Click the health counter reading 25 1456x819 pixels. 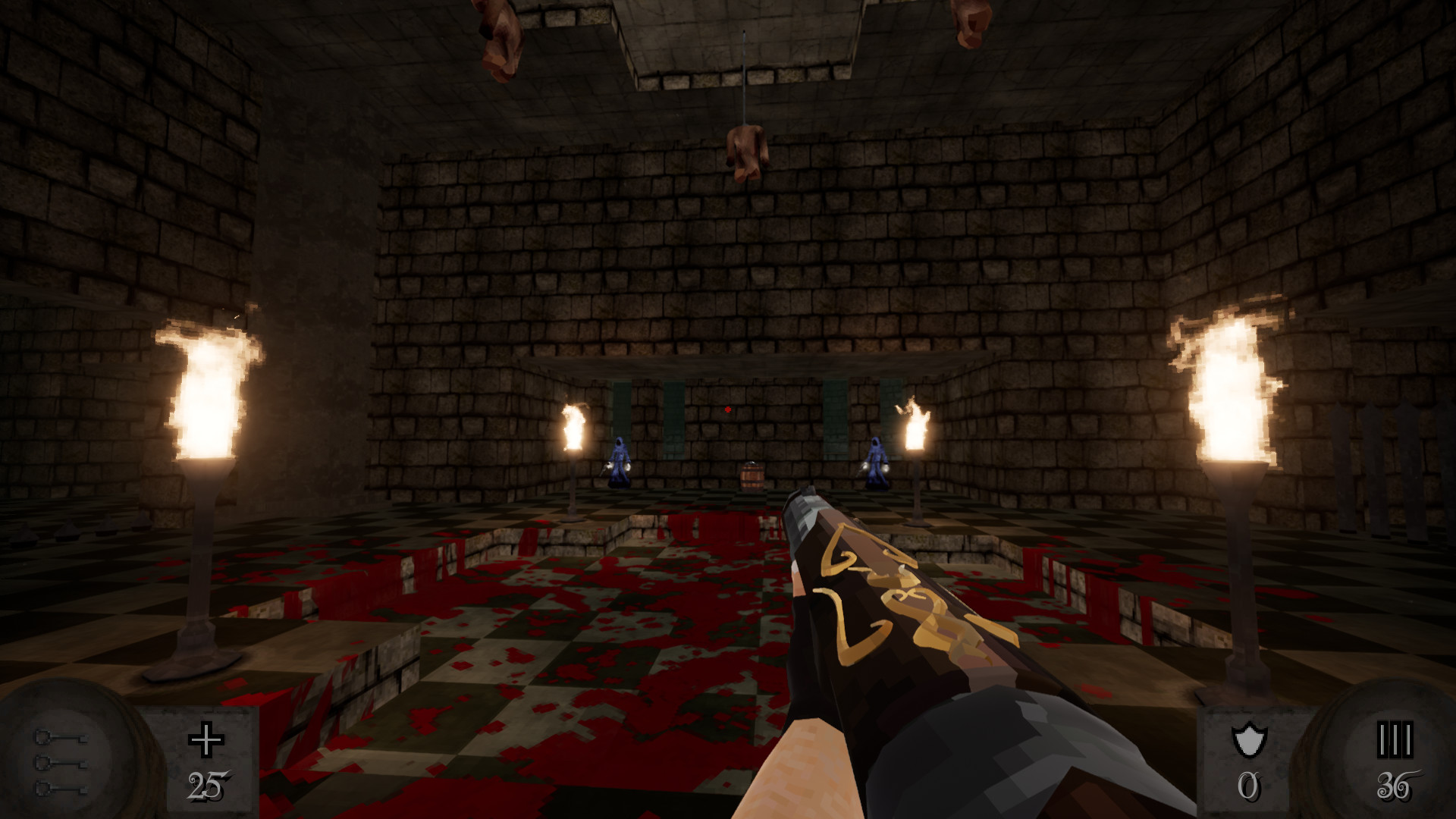tap(206, 784)
